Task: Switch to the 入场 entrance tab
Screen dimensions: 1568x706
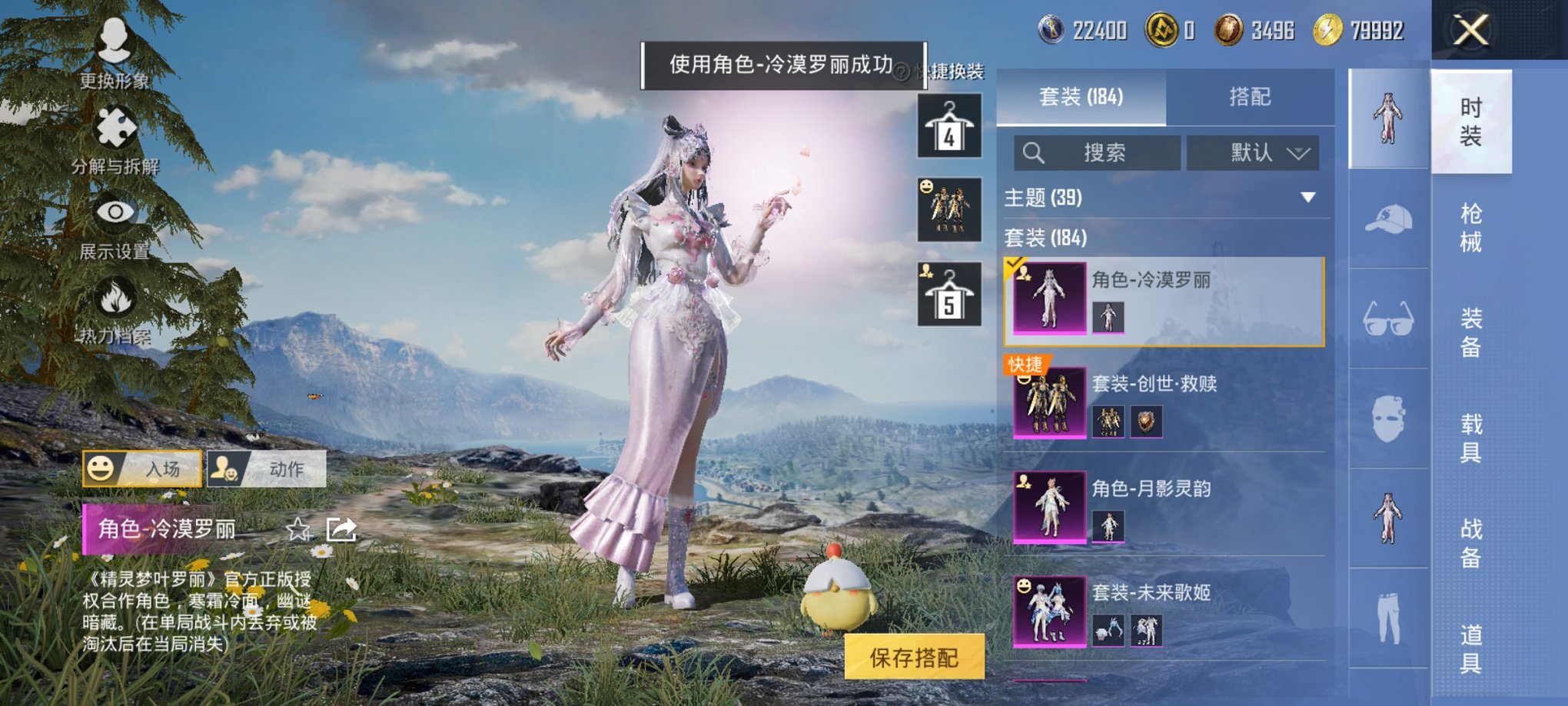Action: click(x=141, y=468)
